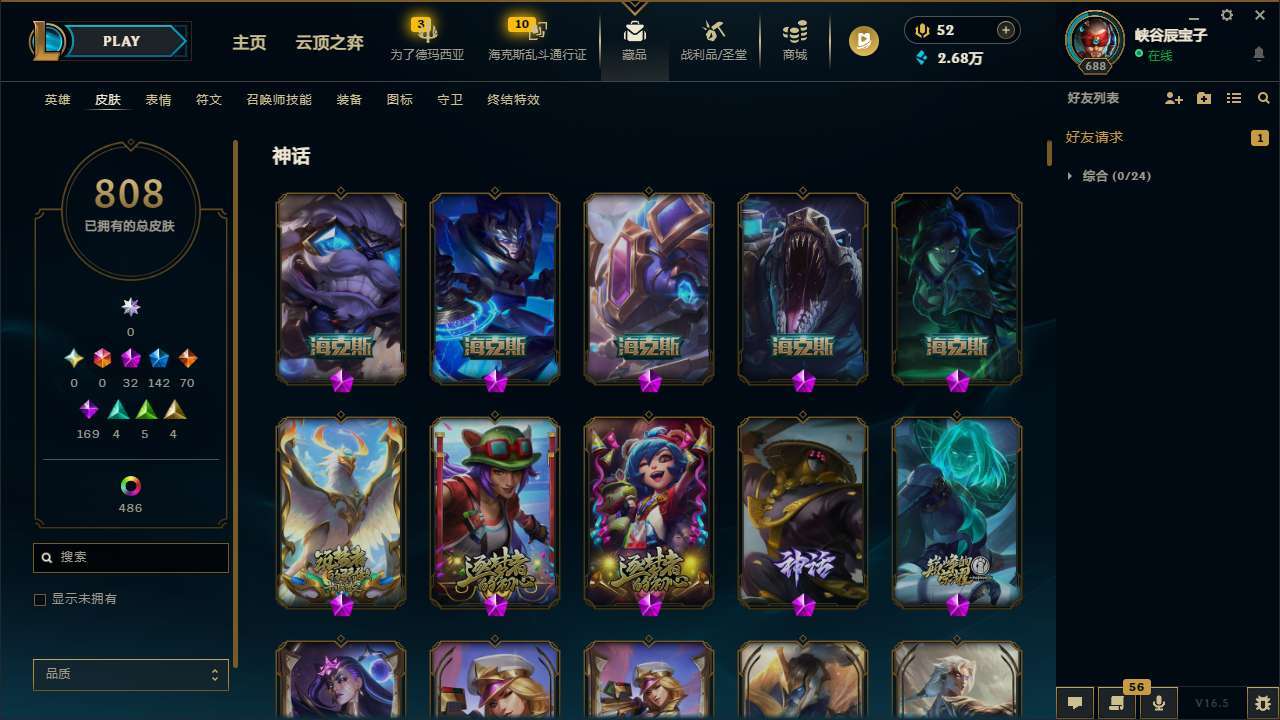
Task: Open chat with the speech bubble icon
Action: (1075, 702)
